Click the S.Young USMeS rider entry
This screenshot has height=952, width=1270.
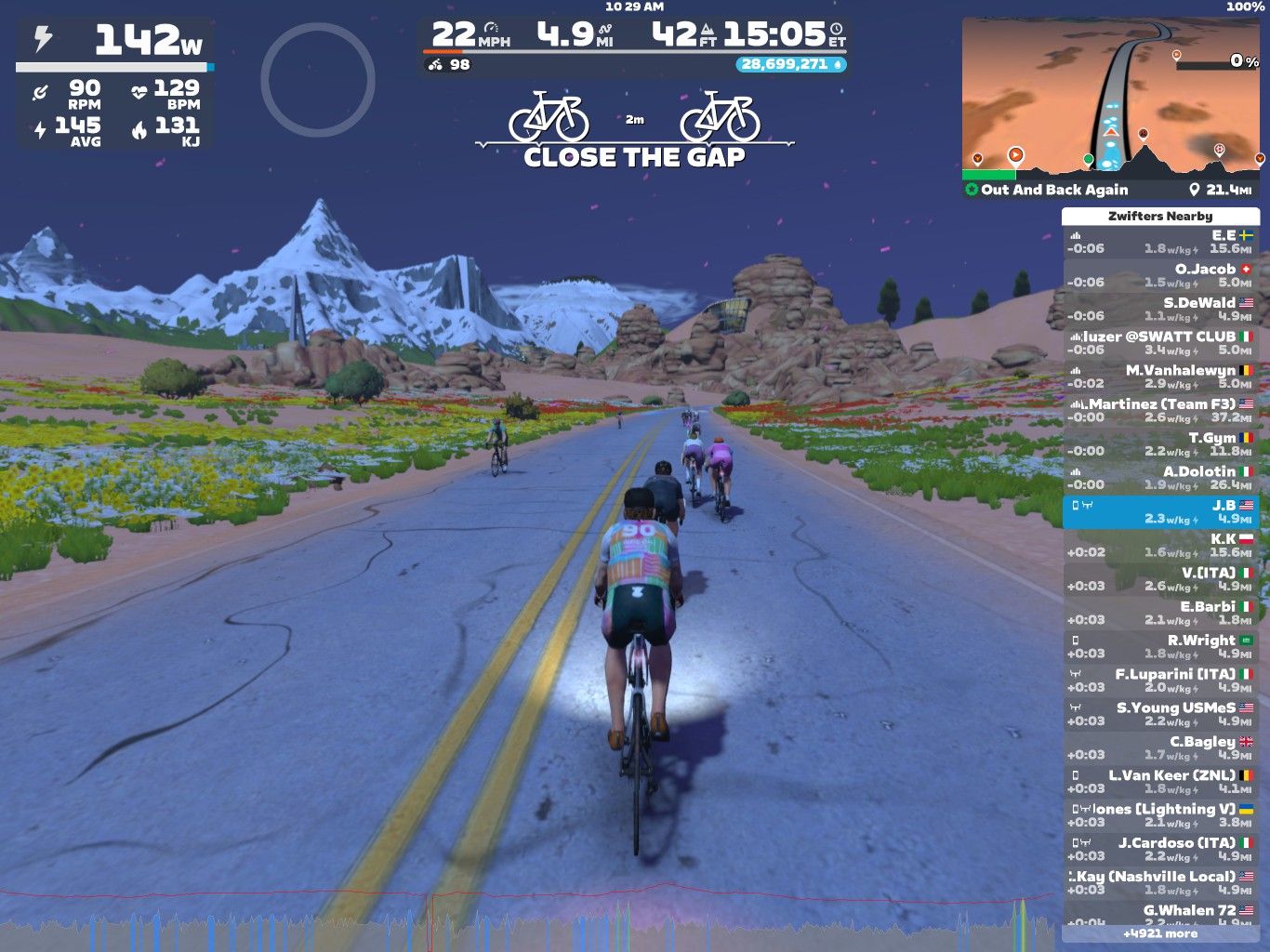click(1160, 714)
